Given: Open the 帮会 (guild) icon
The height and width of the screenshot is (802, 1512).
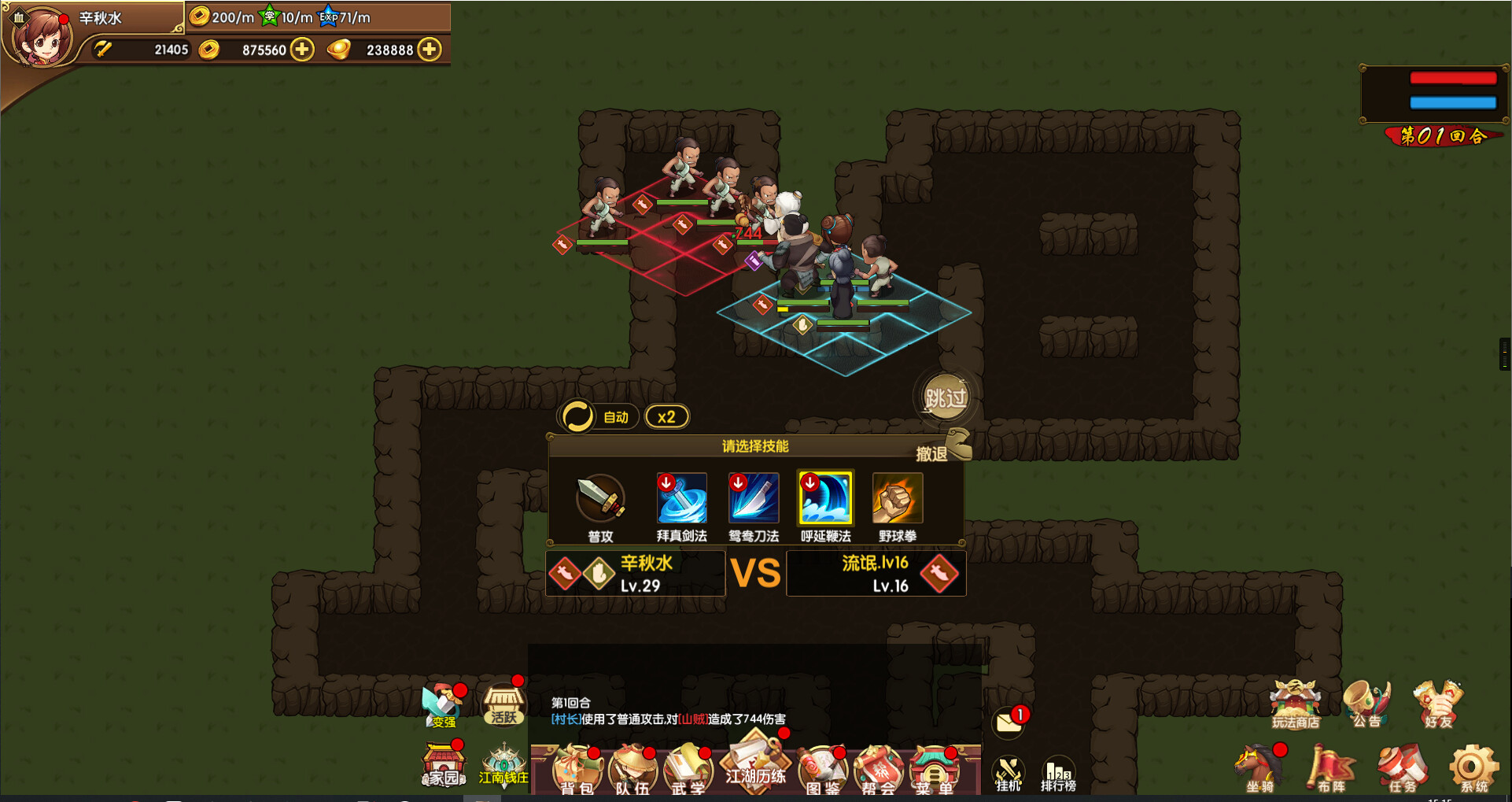Looking at the screenshot, I should coord(877,767).
